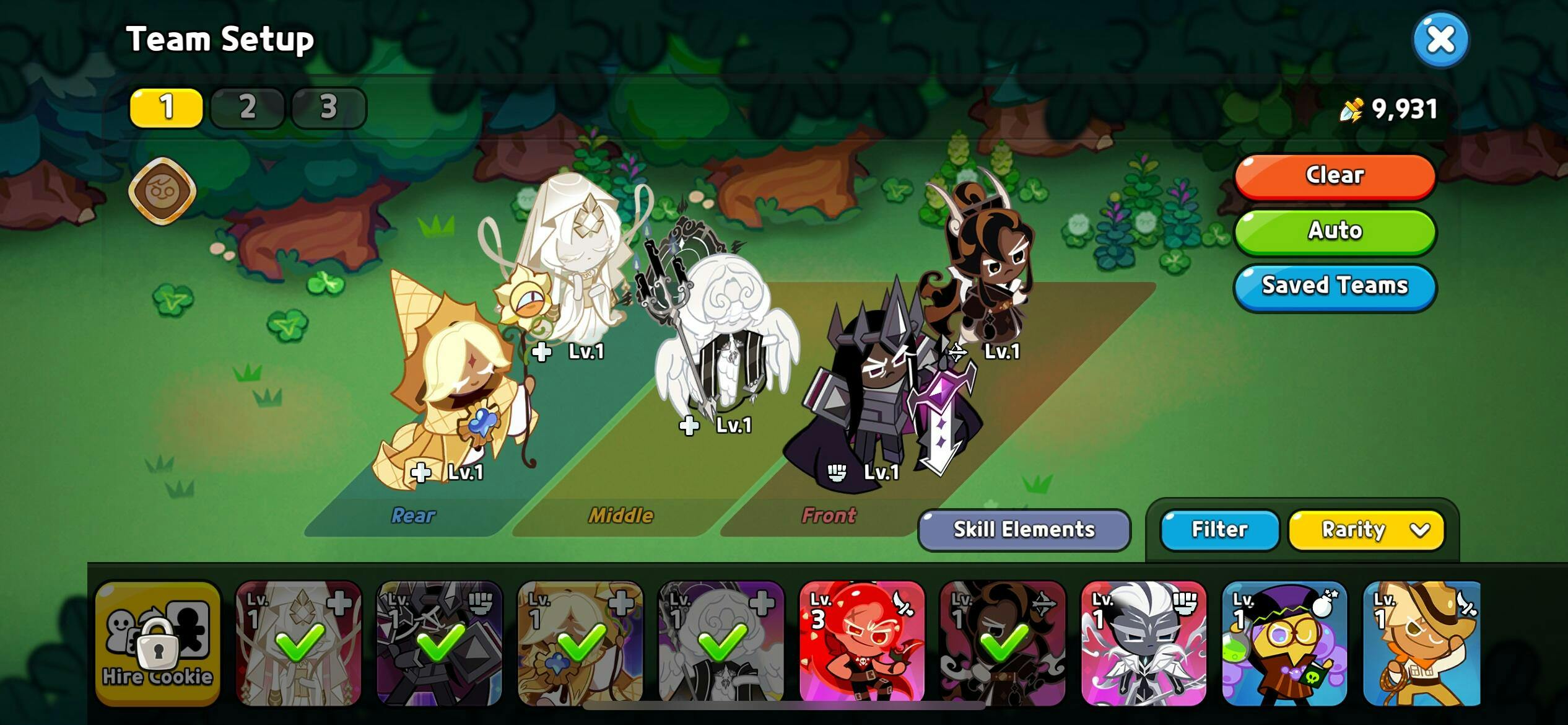Open the Rarity sort dropdown

1366,530
